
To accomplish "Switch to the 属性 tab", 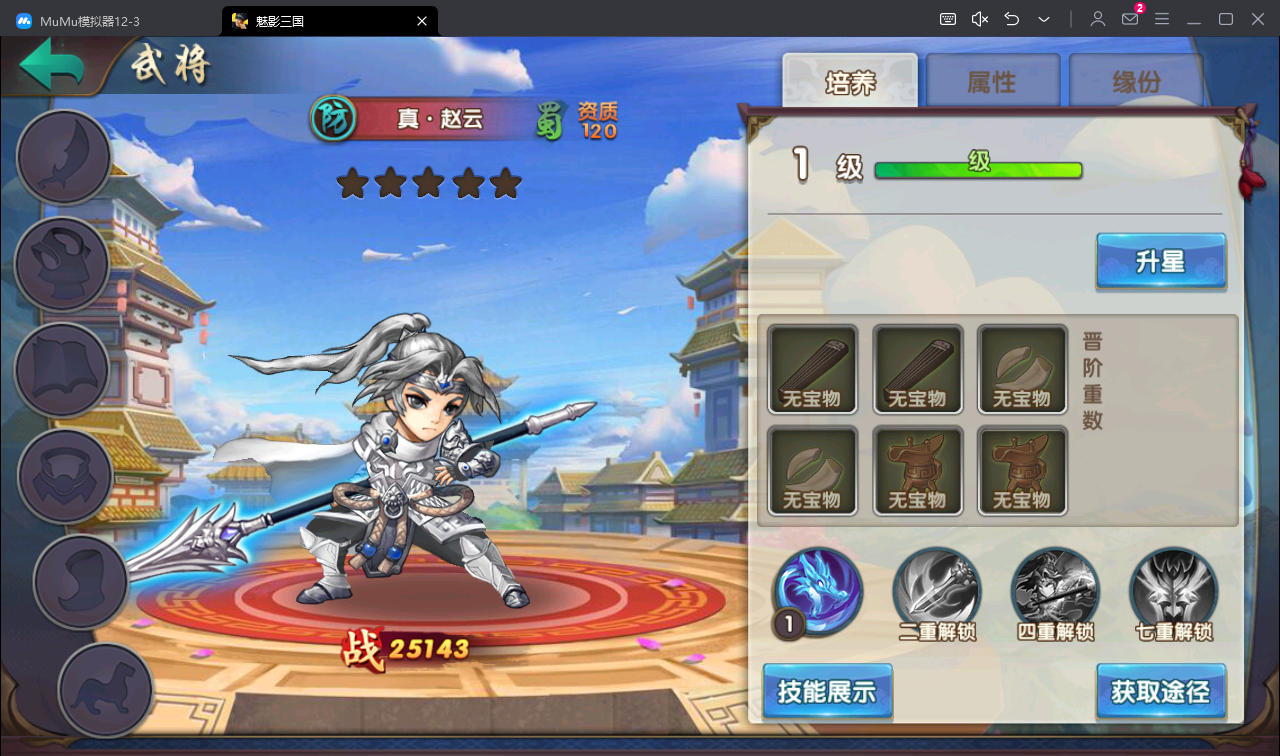I will click(992, 82).
